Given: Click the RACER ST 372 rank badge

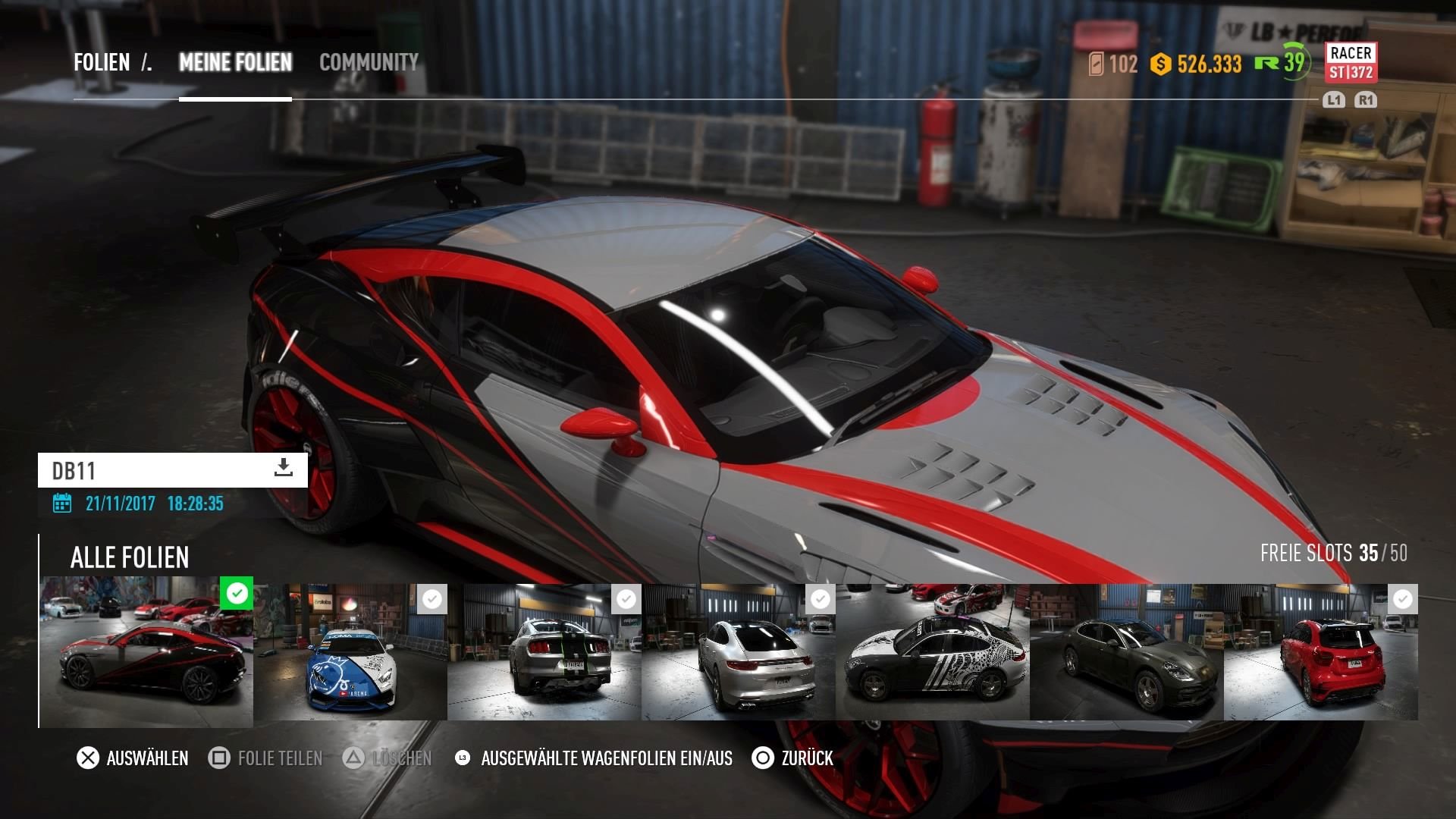Looking at the screenshot, I should pos(1351,63).
